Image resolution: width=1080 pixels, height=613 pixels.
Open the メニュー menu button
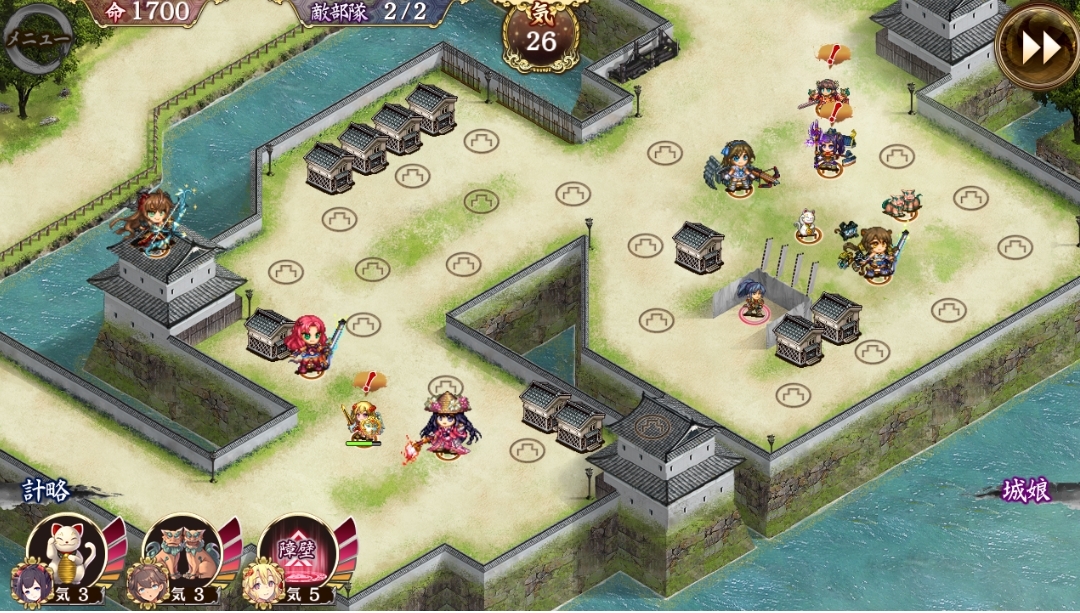[38, 39]
